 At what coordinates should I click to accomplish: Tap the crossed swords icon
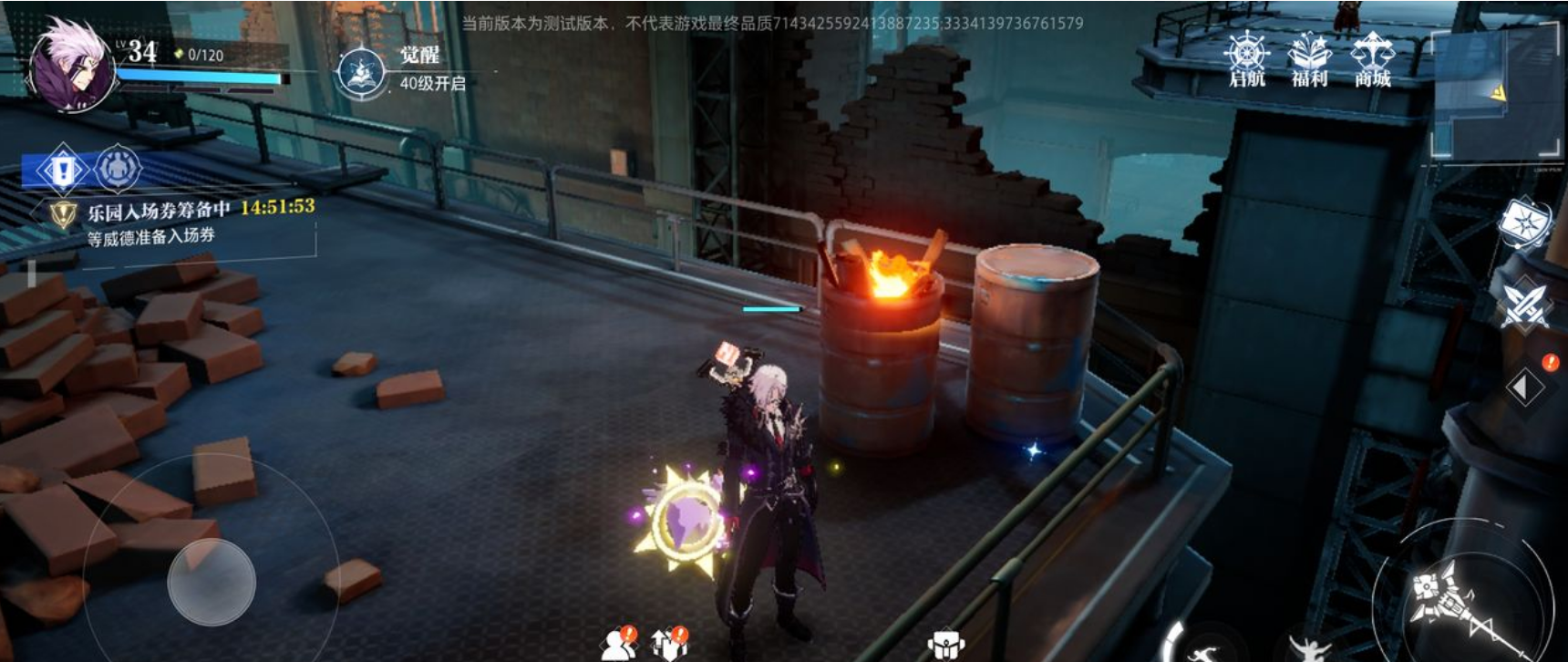pyautogui.click(x=1525, y=304)
